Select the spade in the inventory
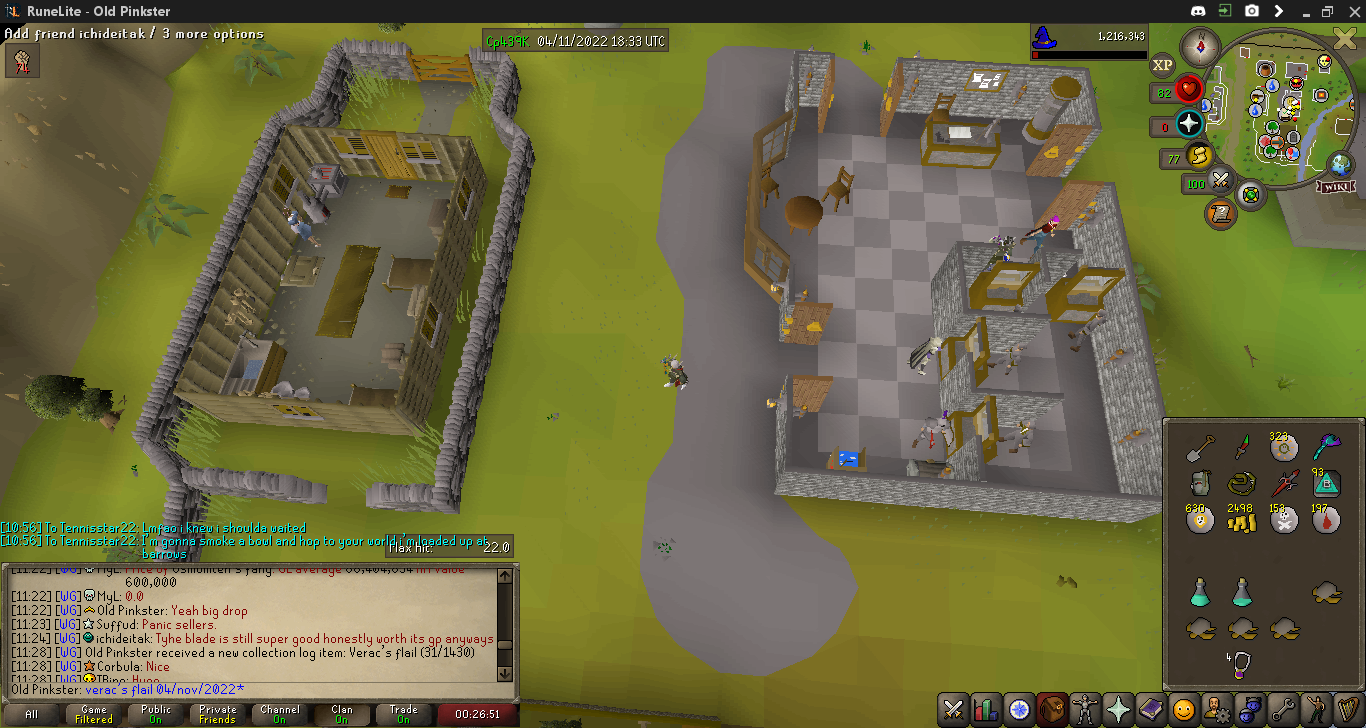The width and height of the screenshot is (1366, 728). tap(1200, 448)
